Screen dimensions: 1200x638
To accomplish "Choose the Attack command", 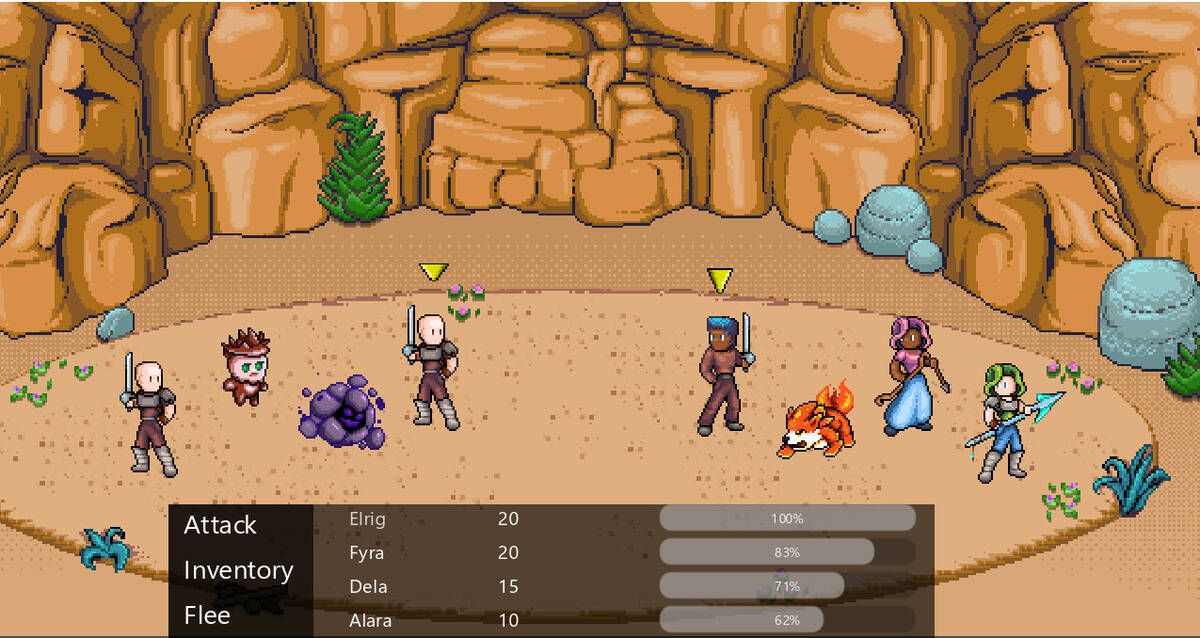I will (x=220, y=525).
